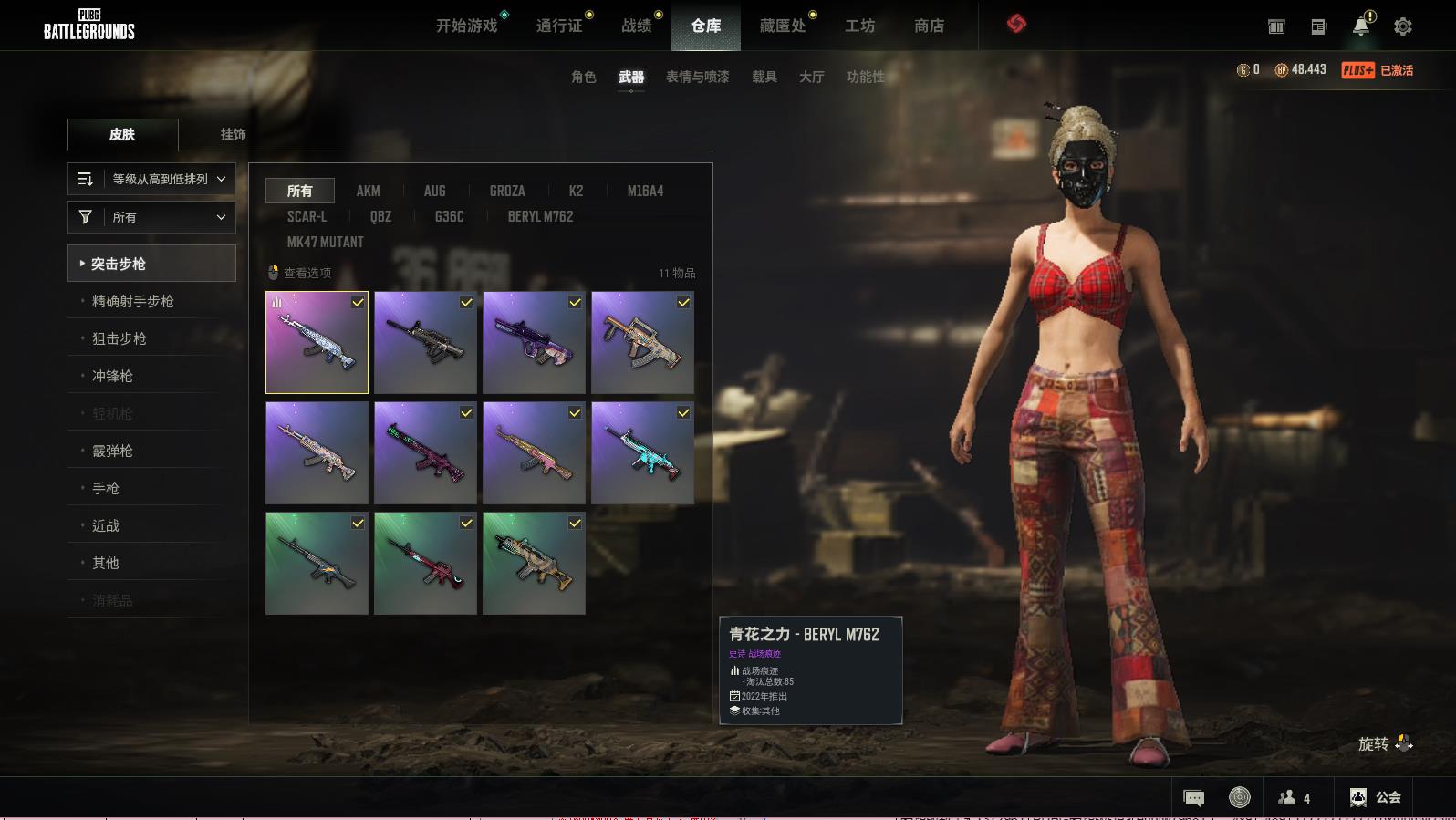
Task: Choose the 狙击步枪 sniper rifle category
Action: click(120, 338)
